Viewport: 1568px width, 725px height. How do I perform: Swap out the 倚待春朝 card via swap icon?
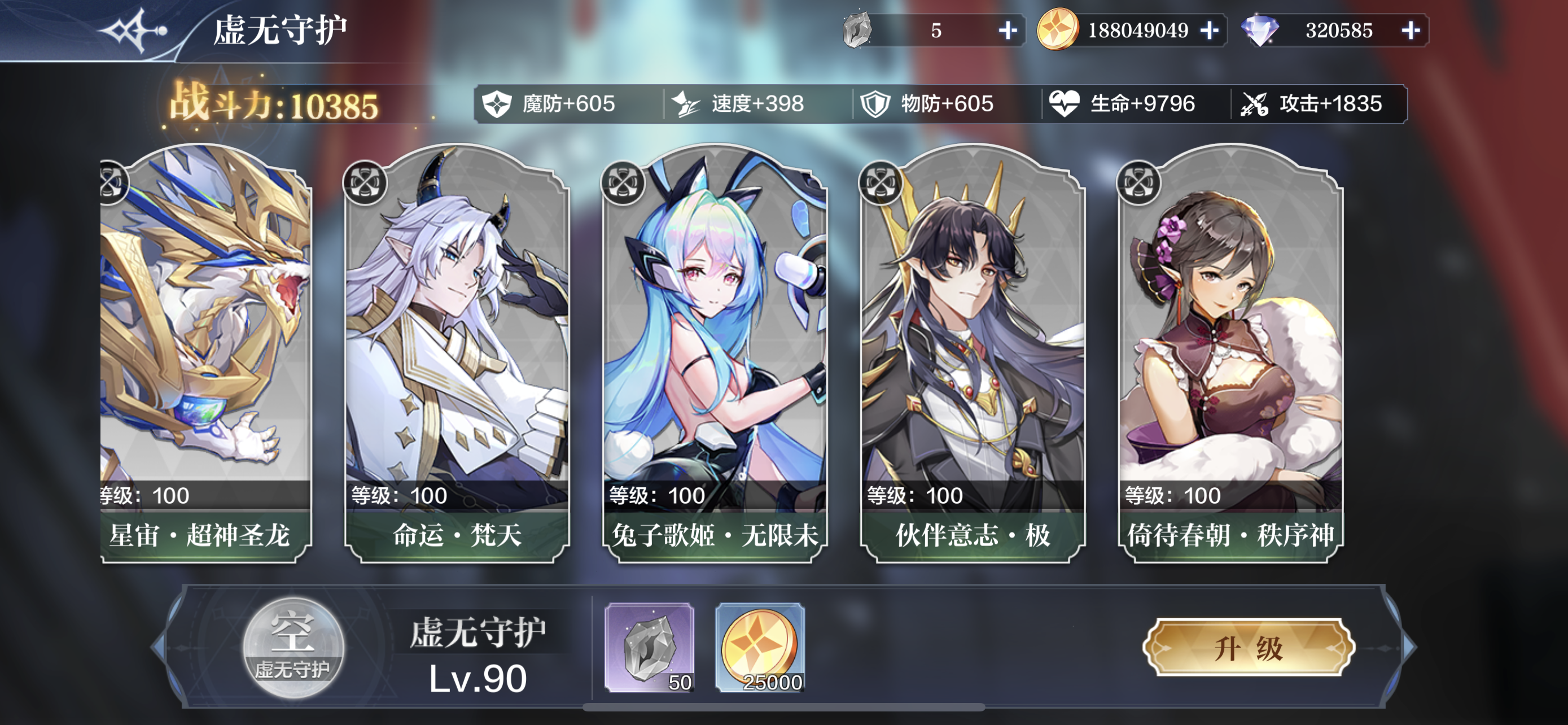[x=1138, y=182]
